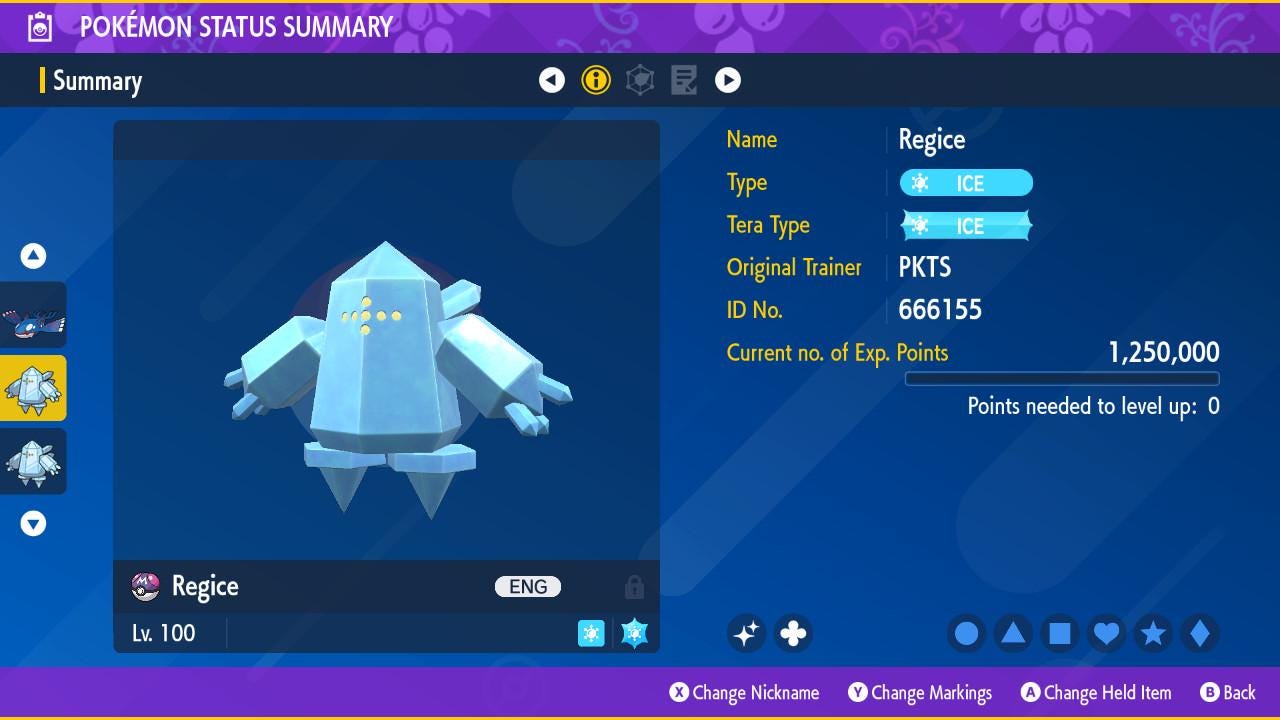Choose the highlighted Regice thumbnail
The width and height of the screenshot is (1280, 720).
34,388
